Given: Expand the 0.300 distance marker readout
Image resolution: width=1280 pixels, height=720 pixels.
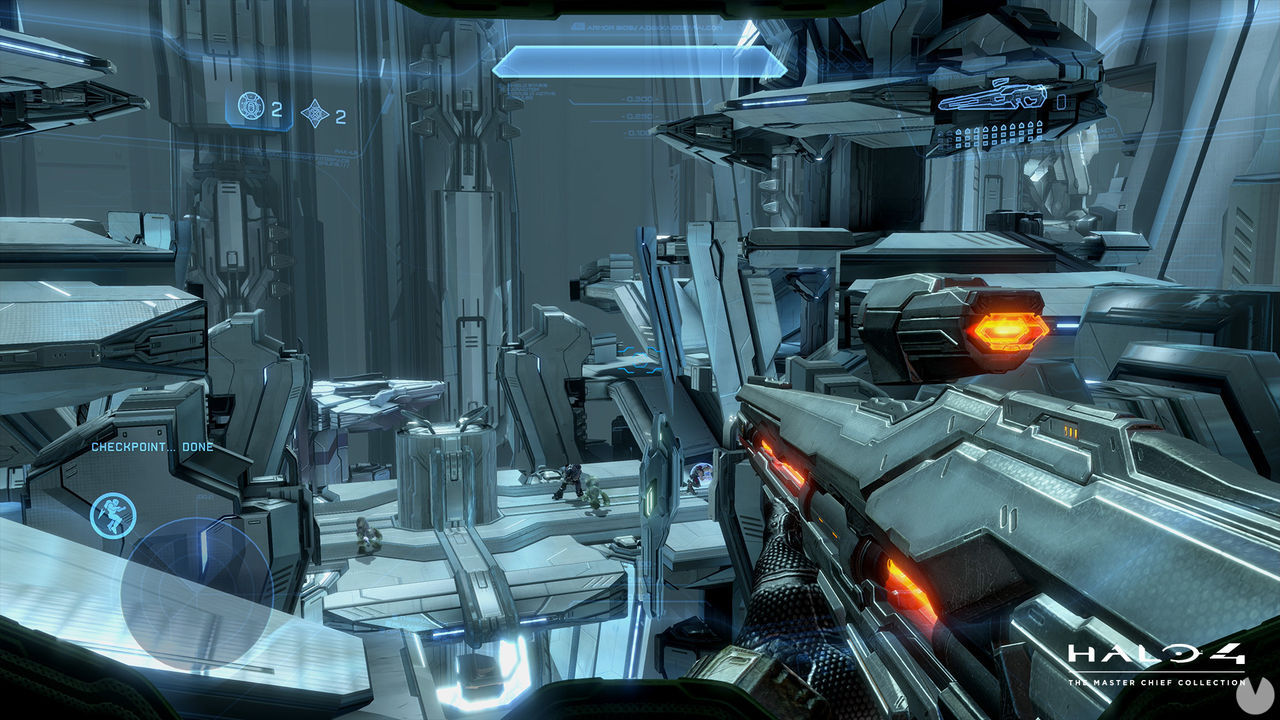Looking at the screenshot, I should pyautogui.click(x=639, y=99).
